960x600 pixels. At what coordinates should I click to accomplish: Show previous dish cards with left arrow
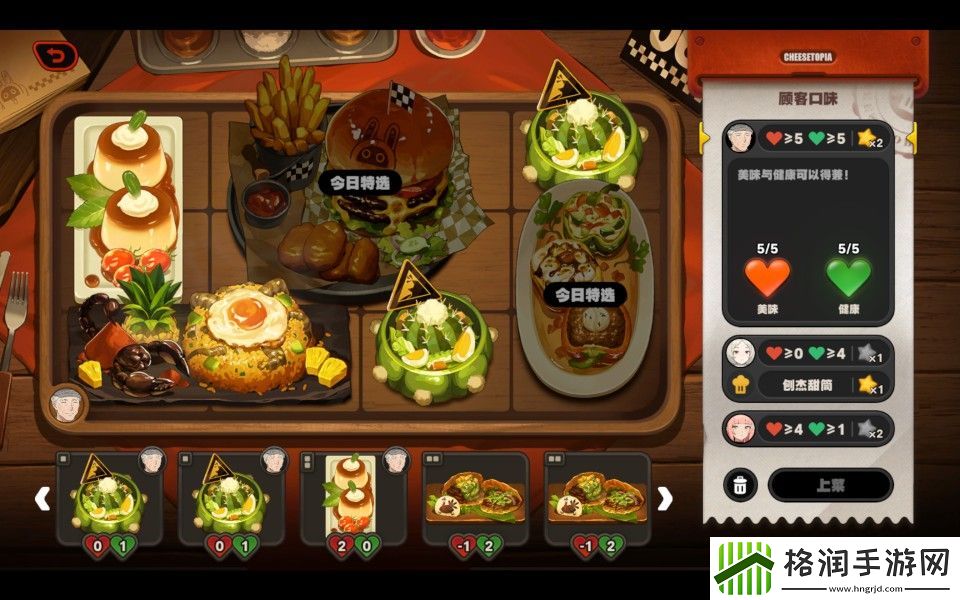[x=42, y=498]
